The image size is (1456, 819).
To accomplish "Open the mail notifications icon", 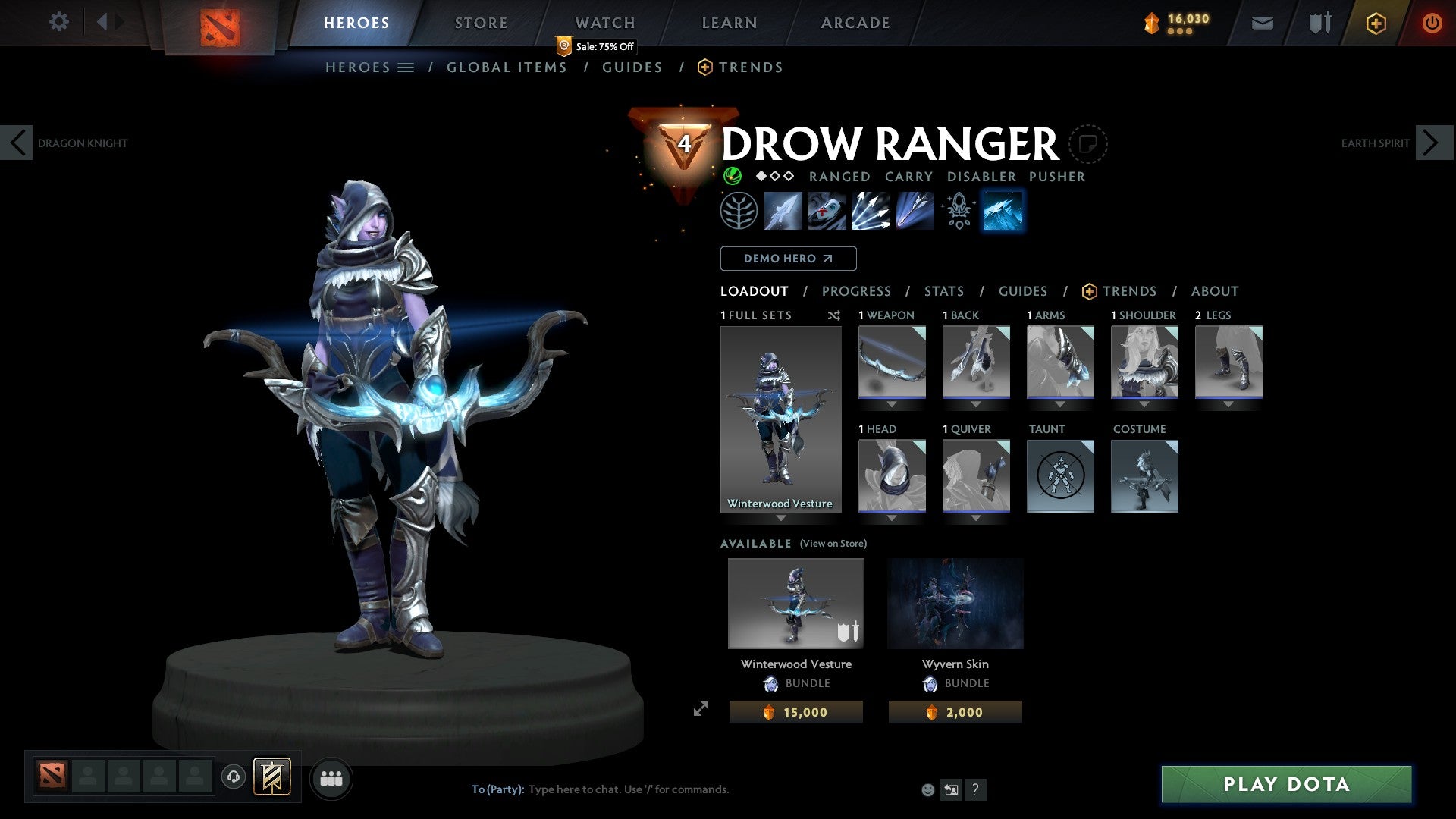I will (x=1262, y=23).
